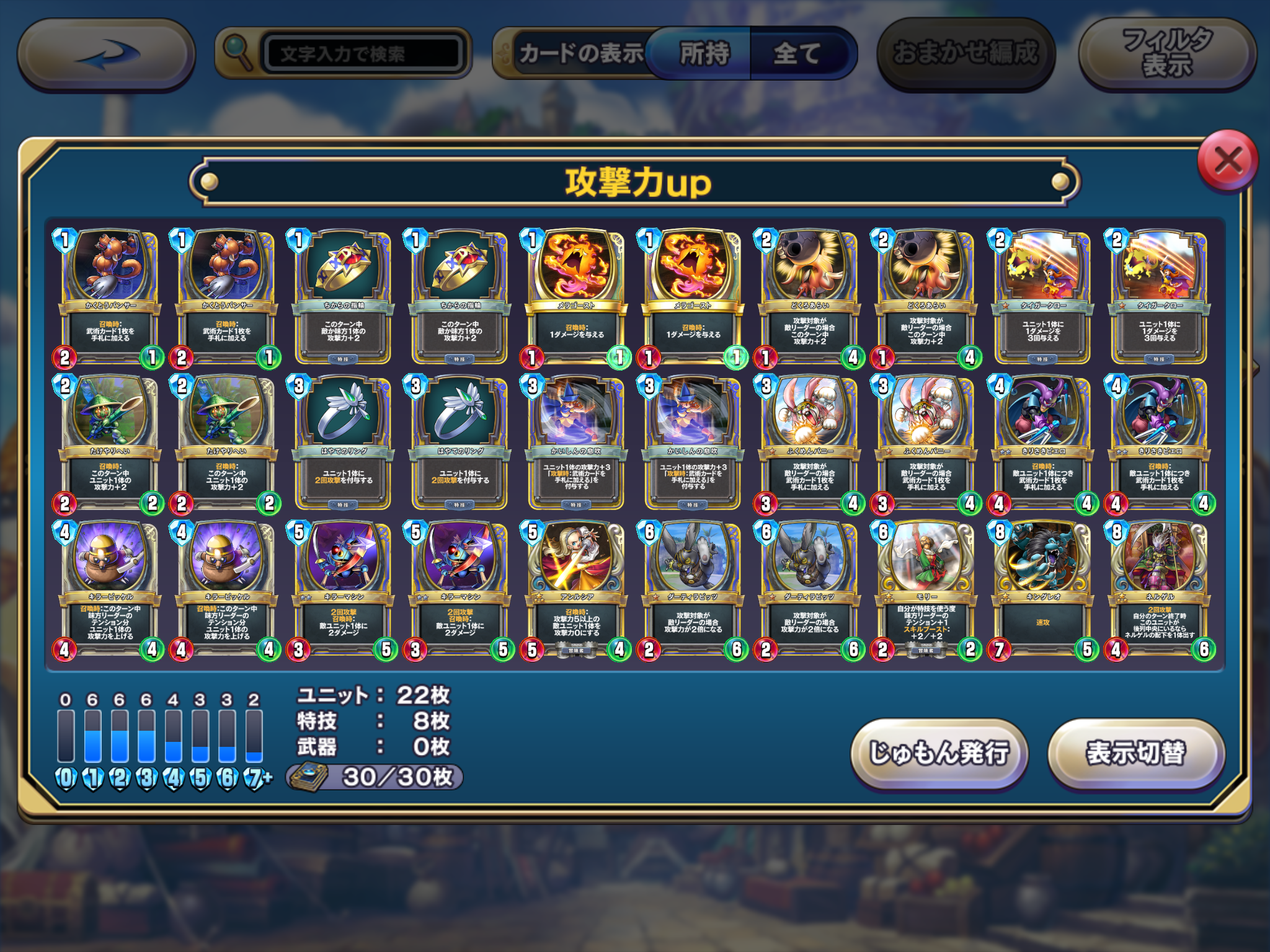Image resolution: width=1270 pixels, height=952 pixels.
Task: Go back using the blue arrow button
Action: tap(107, 55)
